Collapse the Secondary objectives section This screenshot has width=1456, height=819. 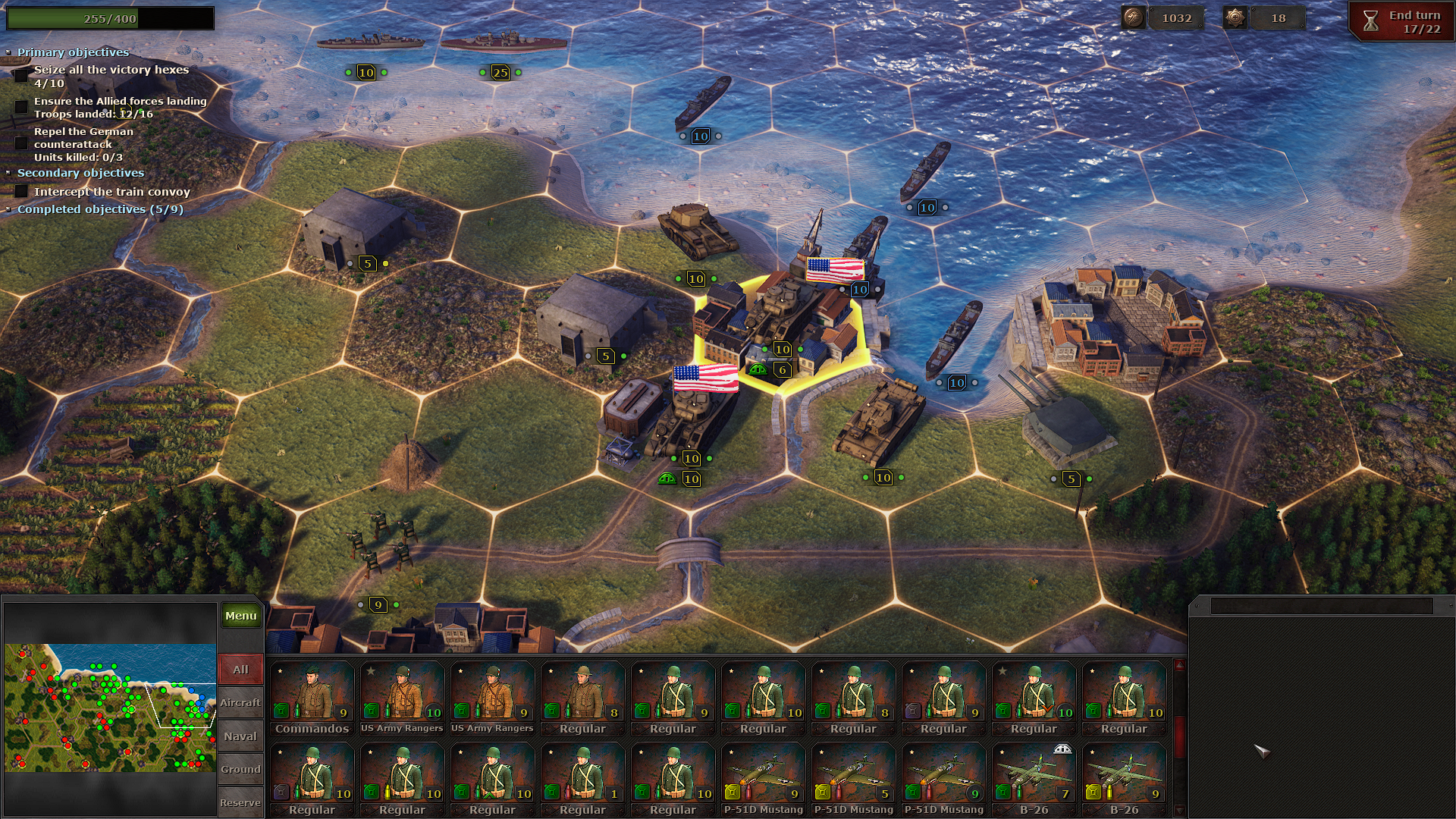click(x=80, y=173)
